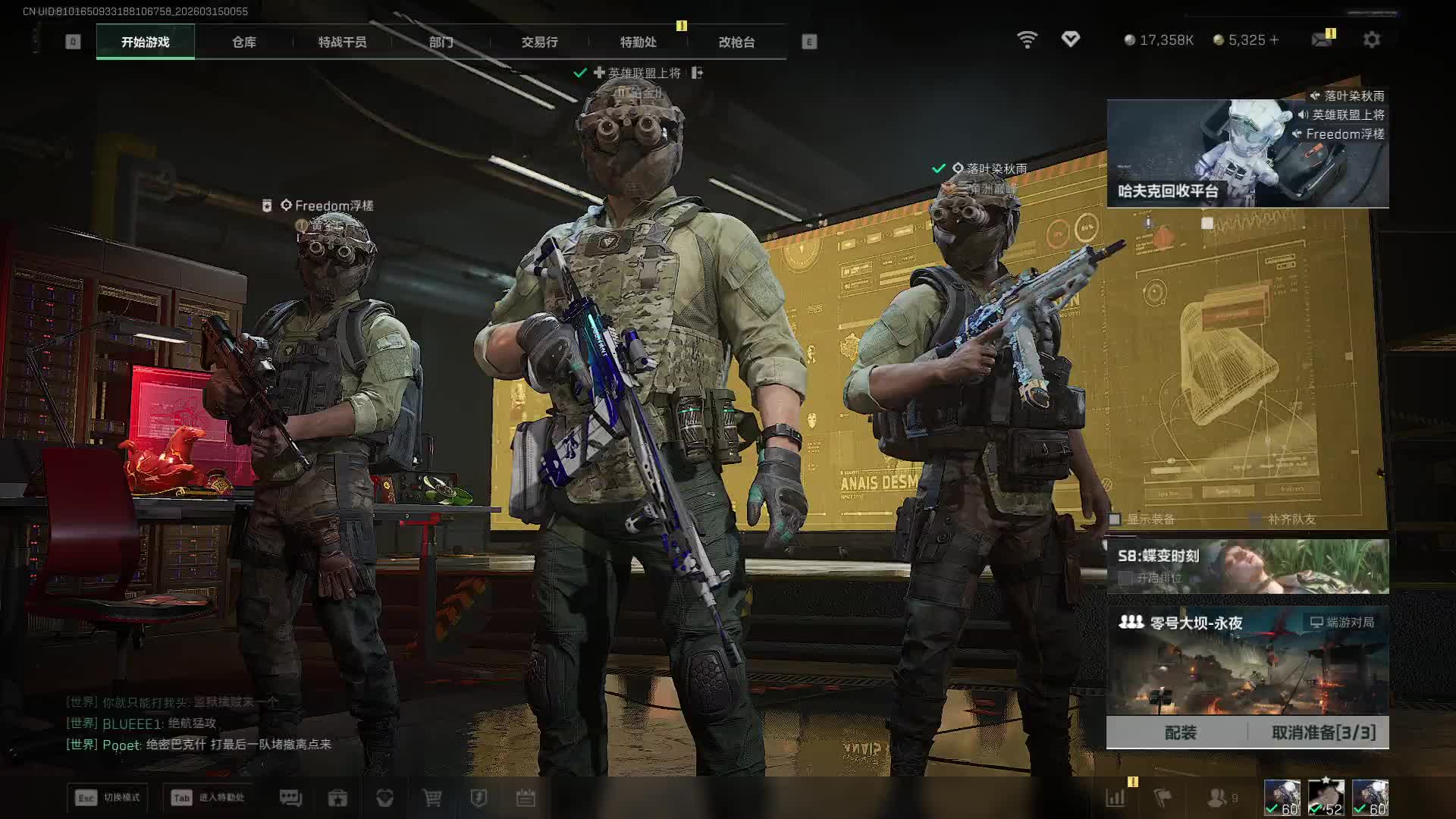Open the 特战干员 tab
1456x819 pixels.
(x=342, y=42)
